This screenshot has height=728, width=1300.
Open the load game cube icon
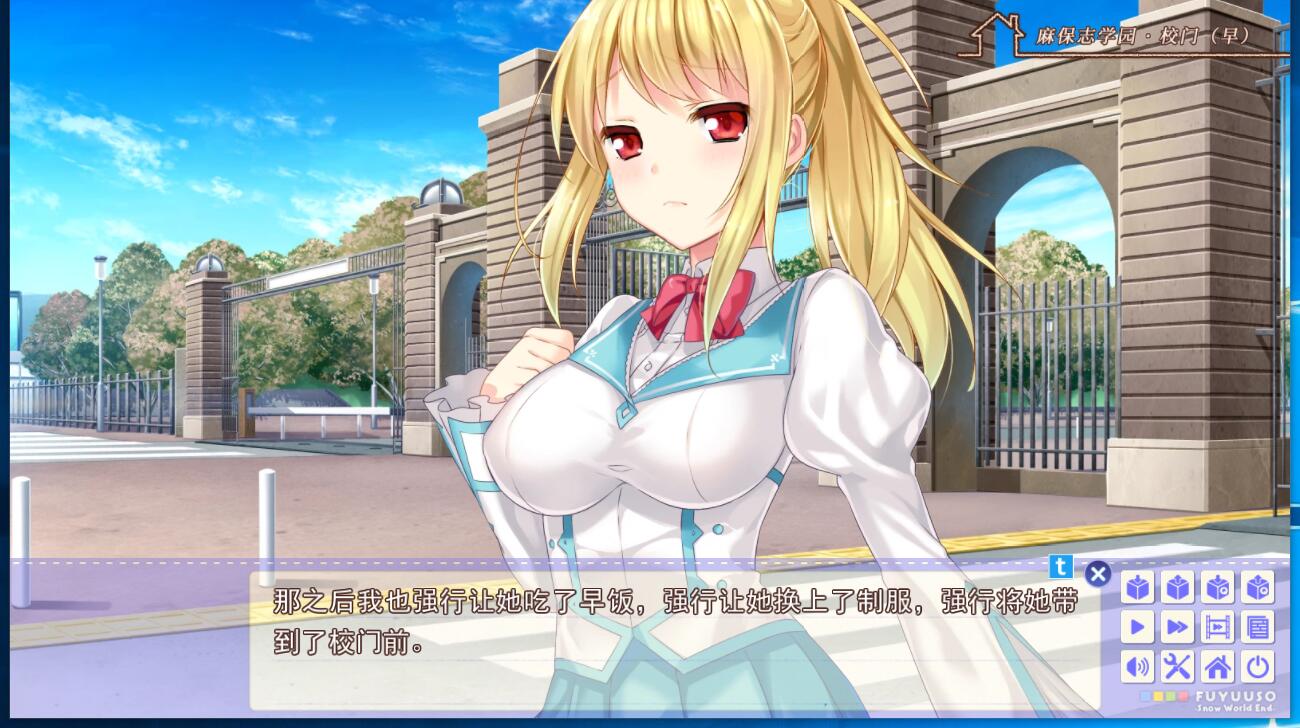pyautogui.click(x=1178, y=588)
